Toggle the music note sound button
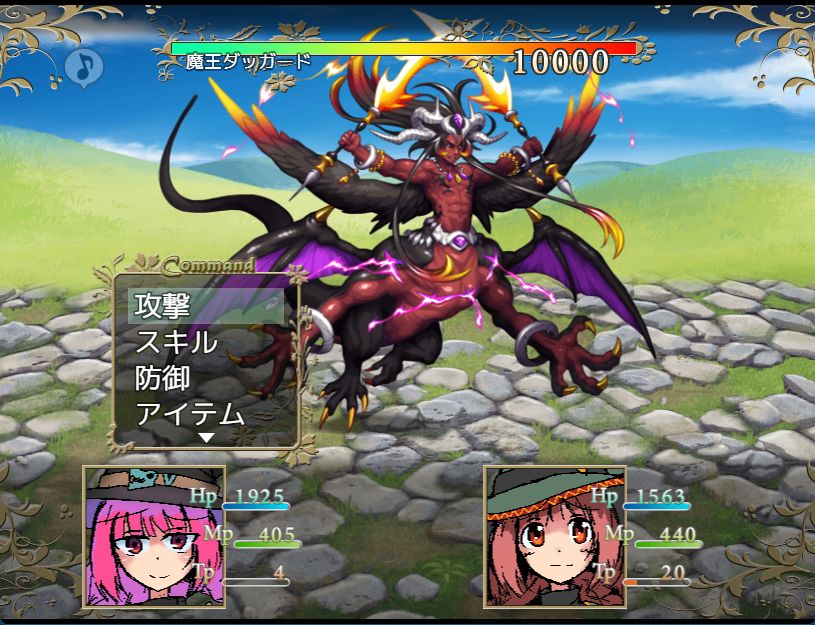 (84, 67)
